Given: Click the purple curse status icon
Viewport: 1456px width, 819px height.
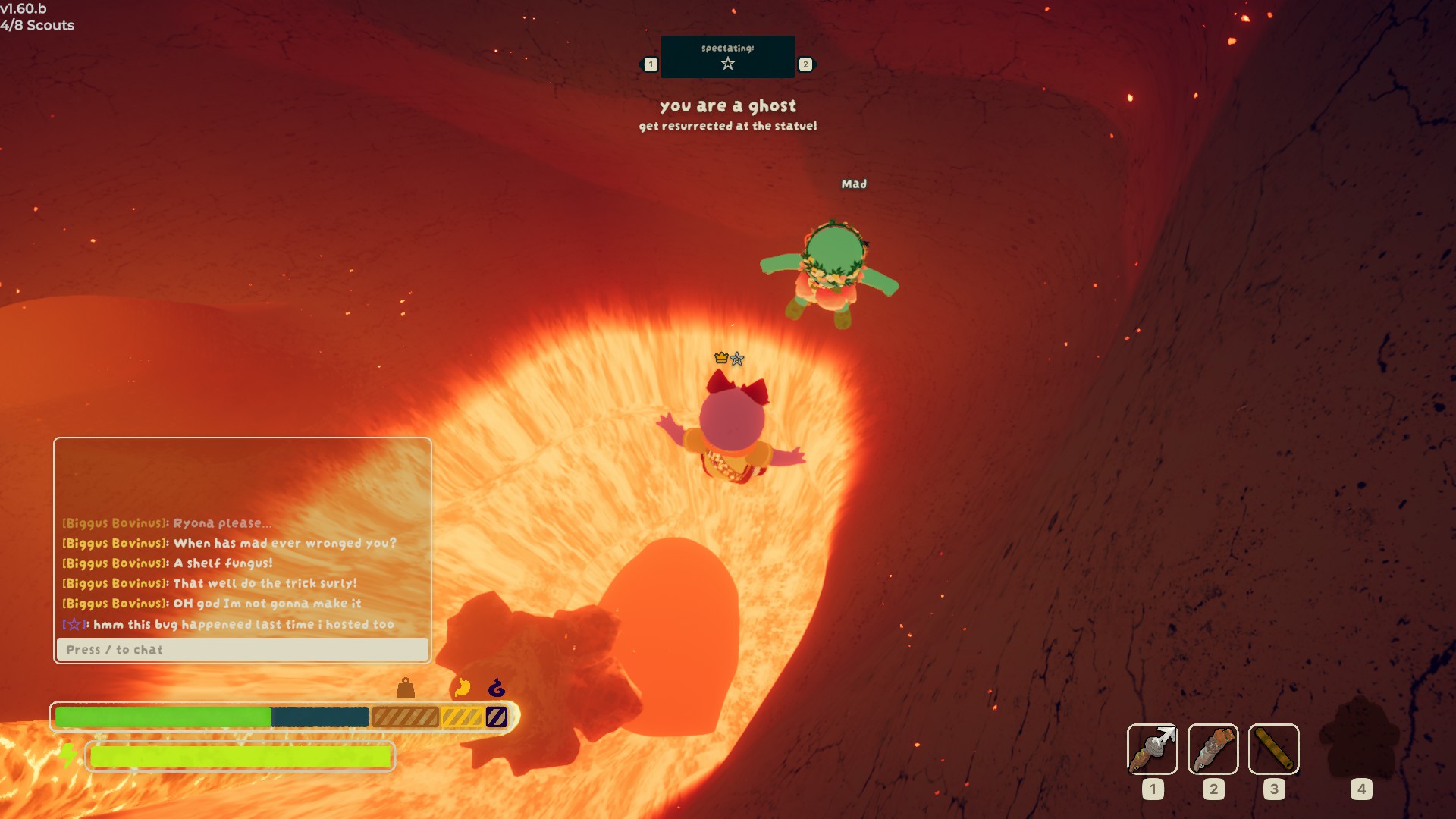Looking at the screenshot, I should [497, 688].
